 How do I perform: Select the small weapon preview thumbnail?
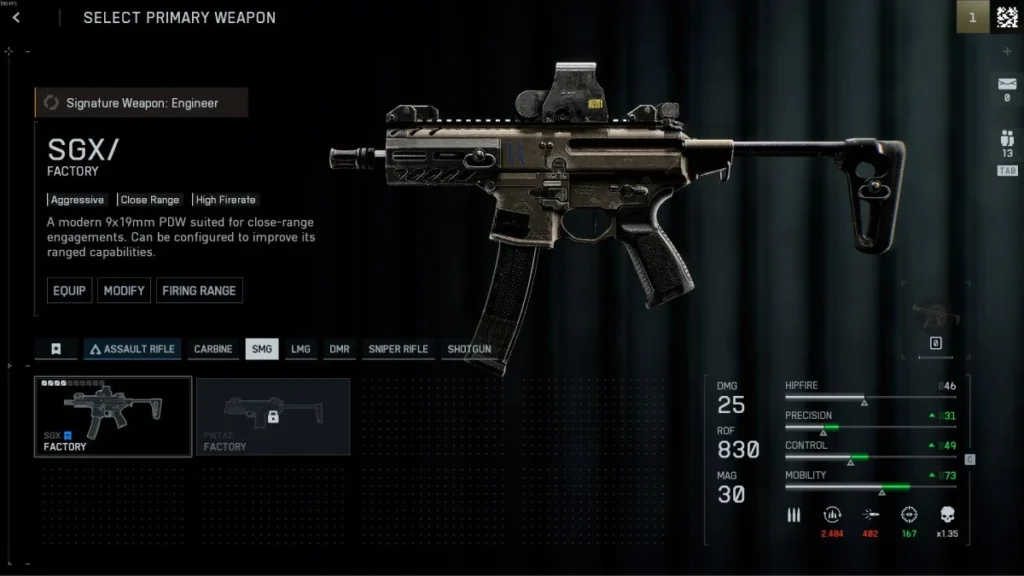point(936,319)
